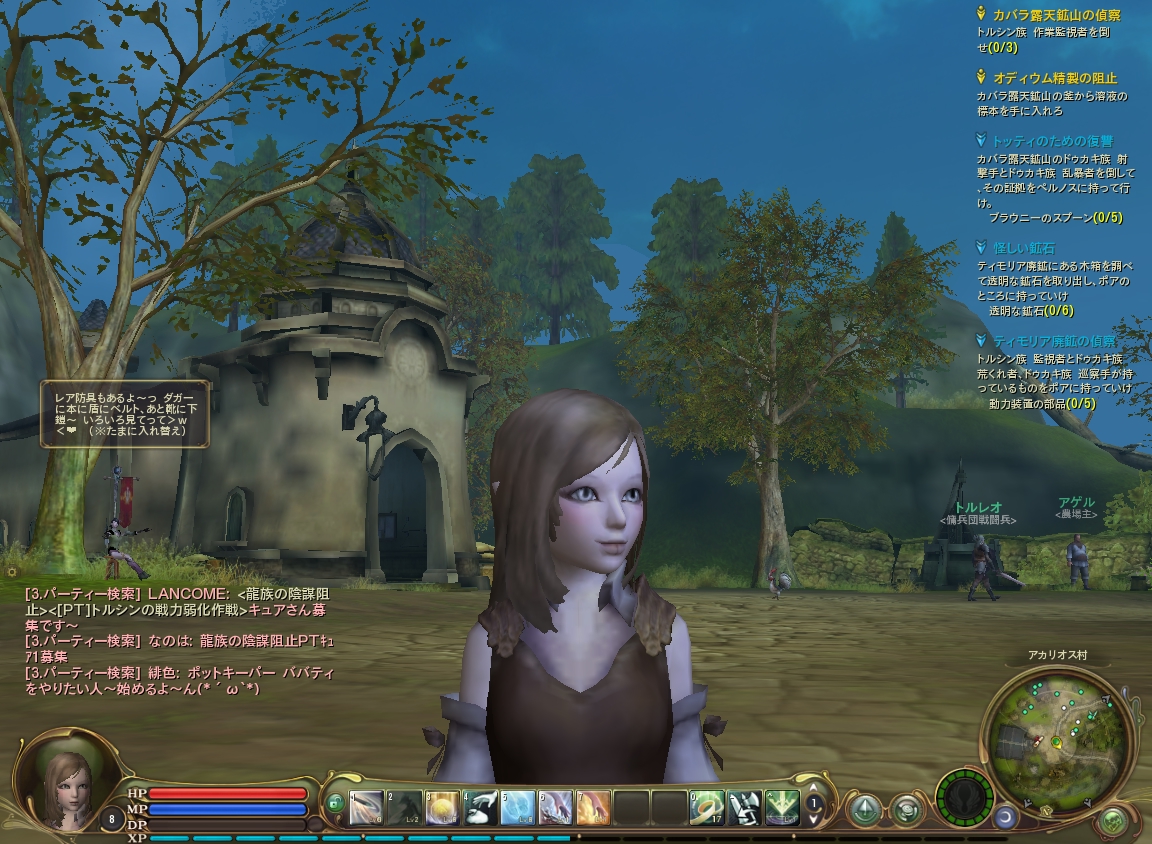Screen dimensions: 1152x844
Task: Click the blue crescent moon button
Action: pyautogui.click(x=1005, y=817)
